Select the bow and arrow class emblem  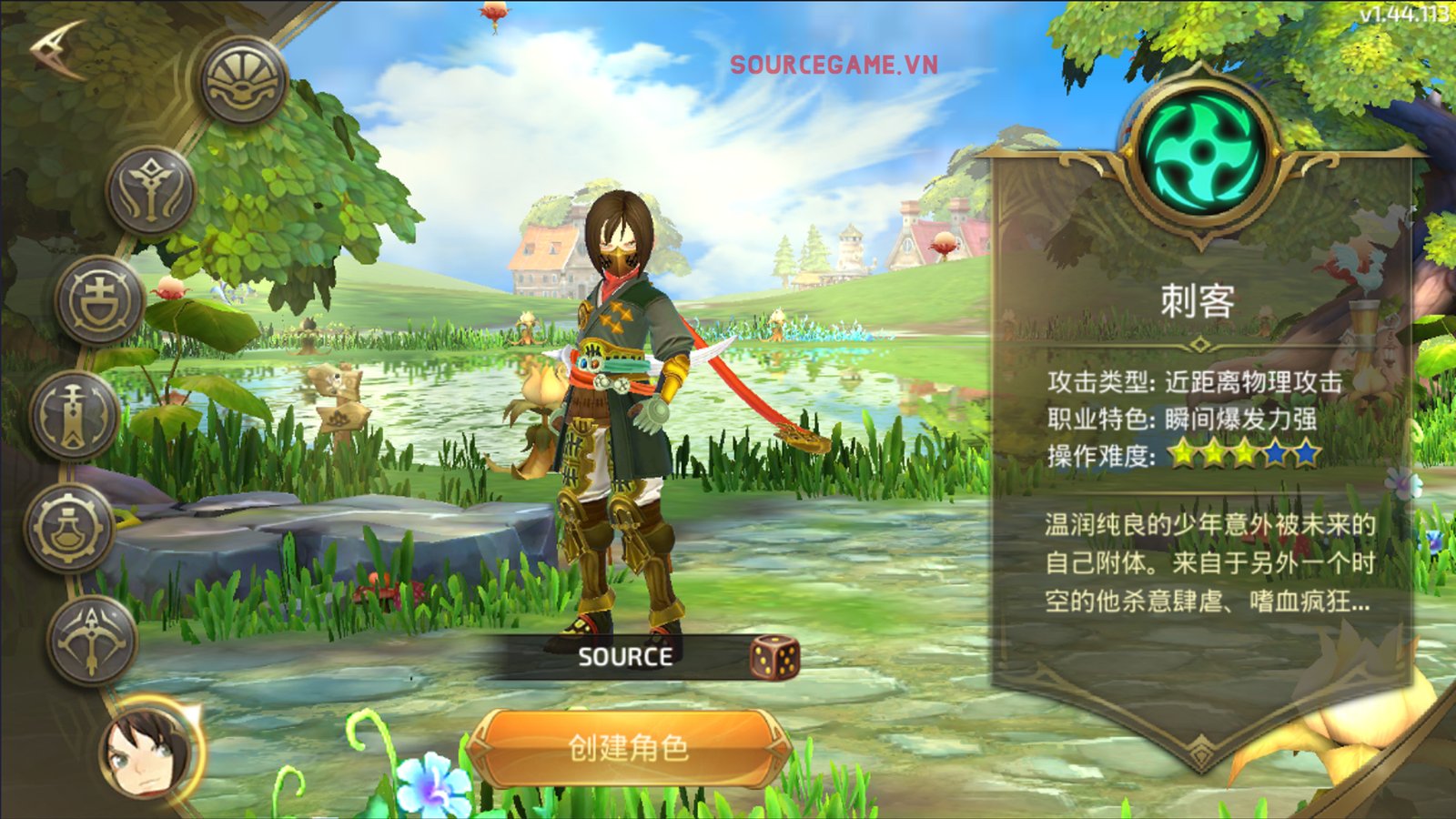tap(92, 640)
